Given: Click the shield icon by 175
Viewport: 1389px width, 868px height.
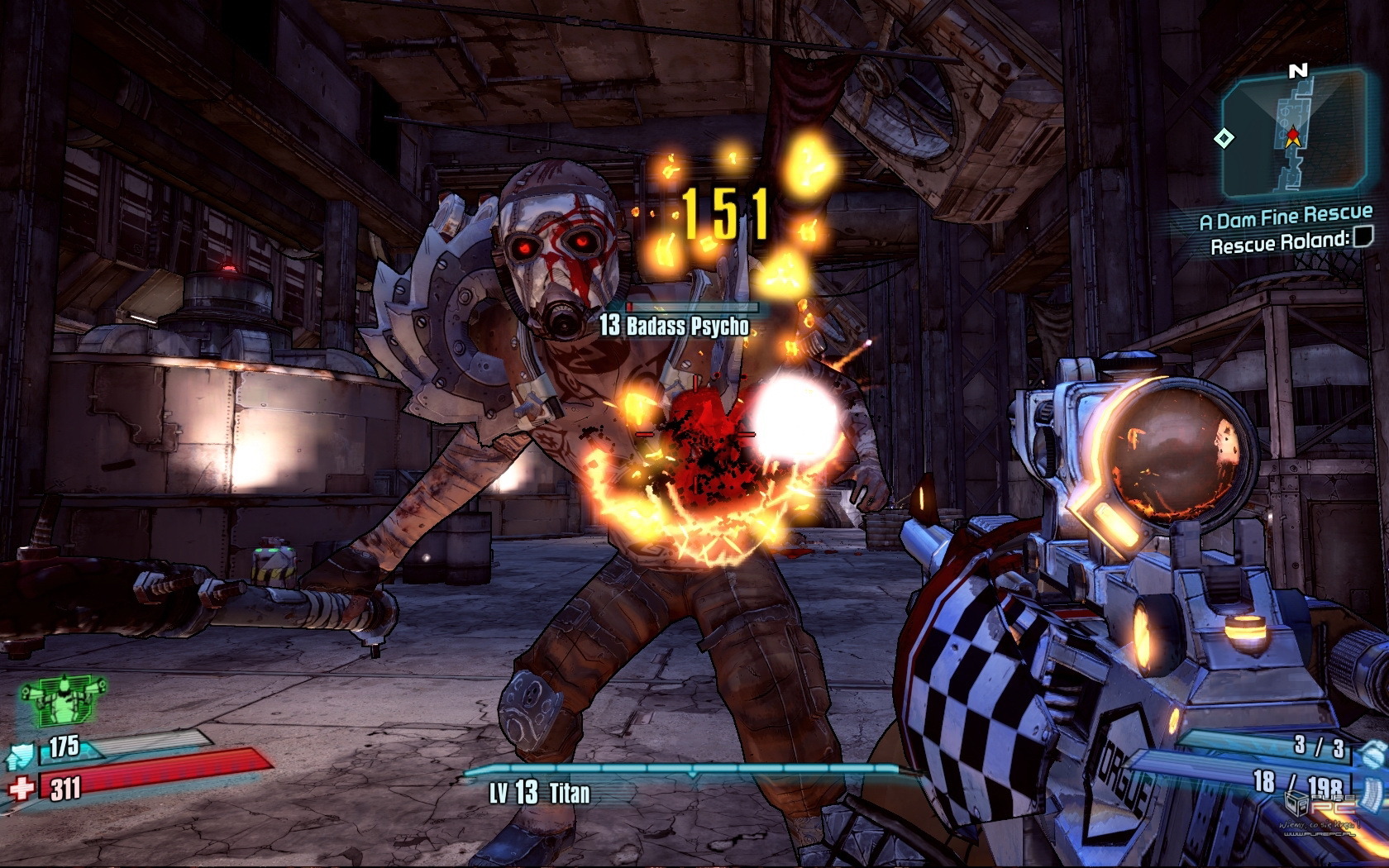Looking at the screenshot, I should pyautogui.click(x=23, y=754).
